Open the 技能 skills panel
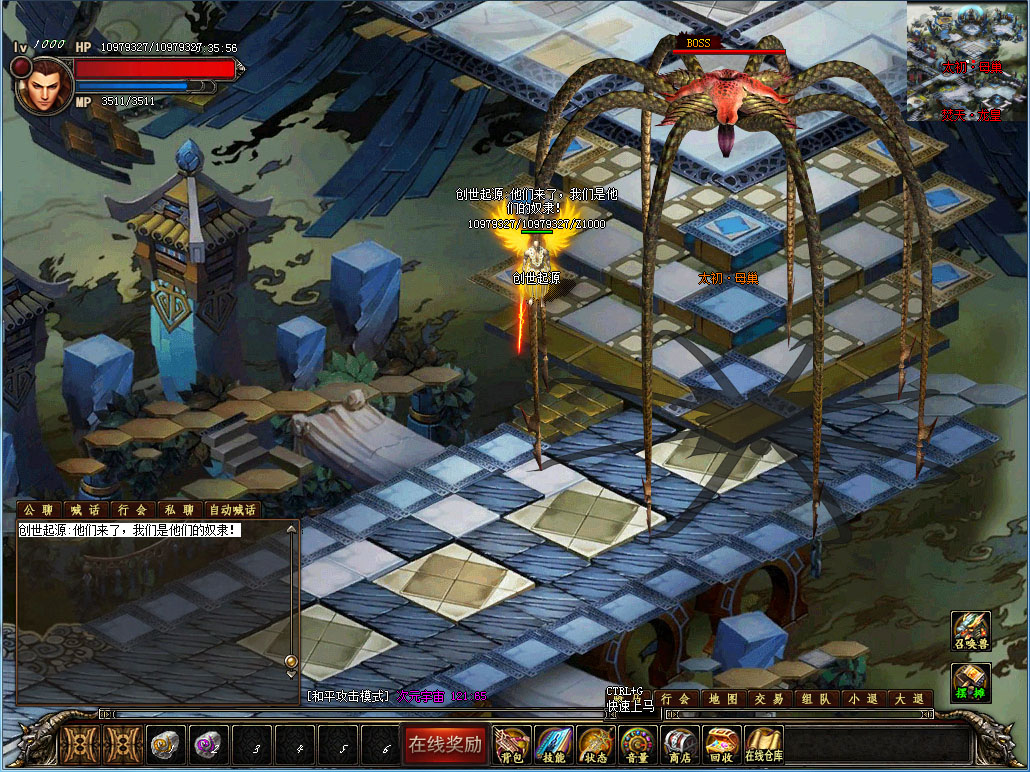This screenshot has width=1030, height=772. (554, 744)
